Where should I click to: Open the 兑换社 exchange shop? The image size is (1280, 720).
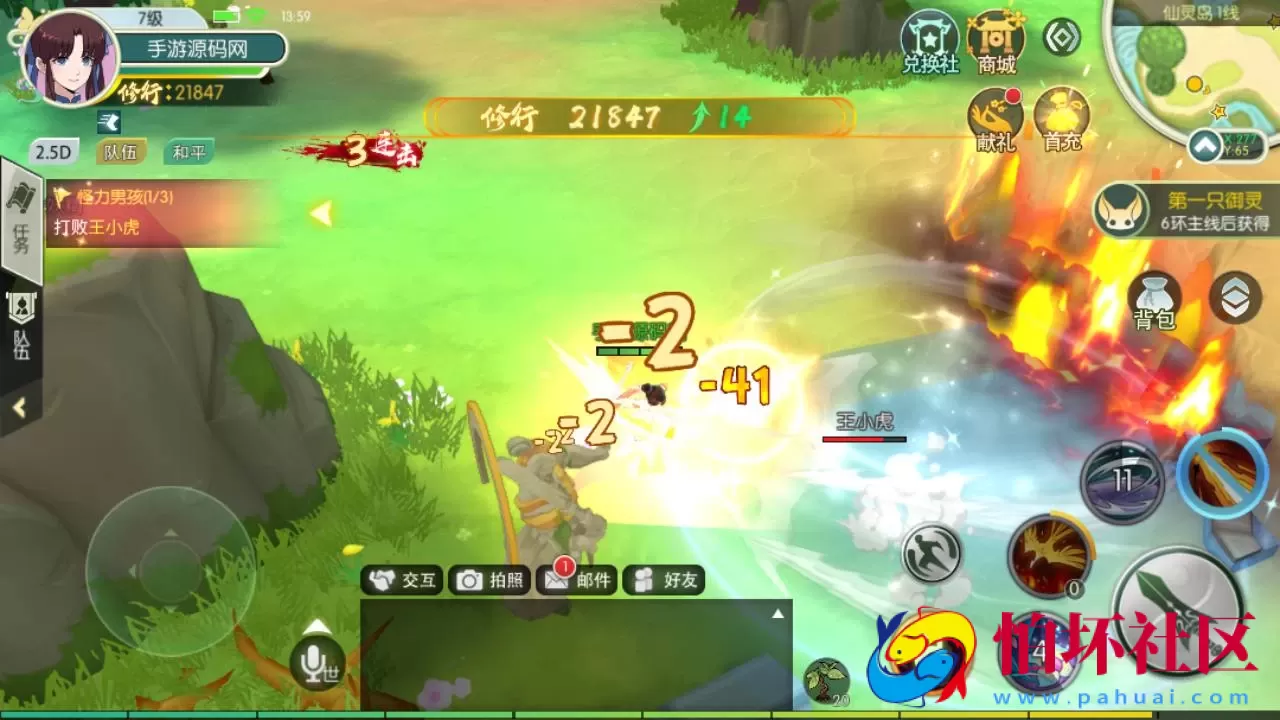point(930,42)
